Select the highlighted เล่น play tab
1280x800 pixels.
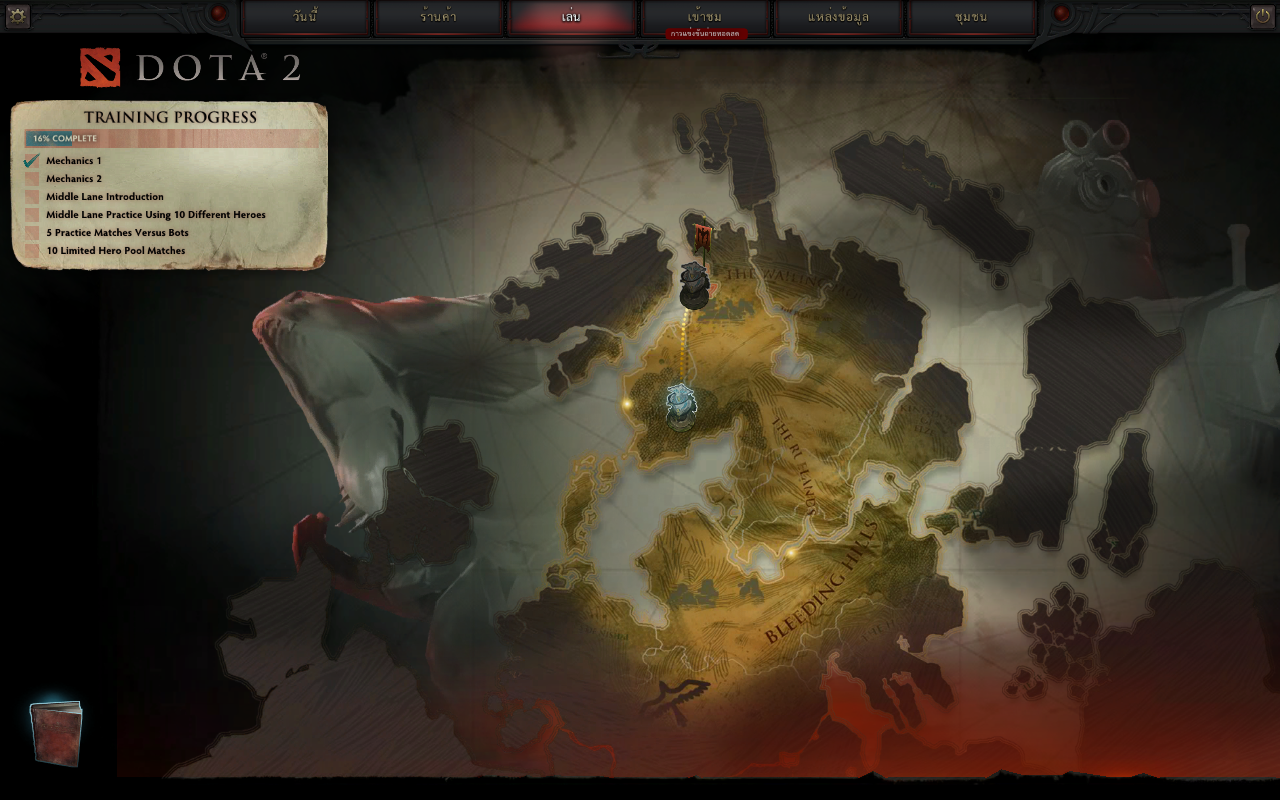coord(571,17)
